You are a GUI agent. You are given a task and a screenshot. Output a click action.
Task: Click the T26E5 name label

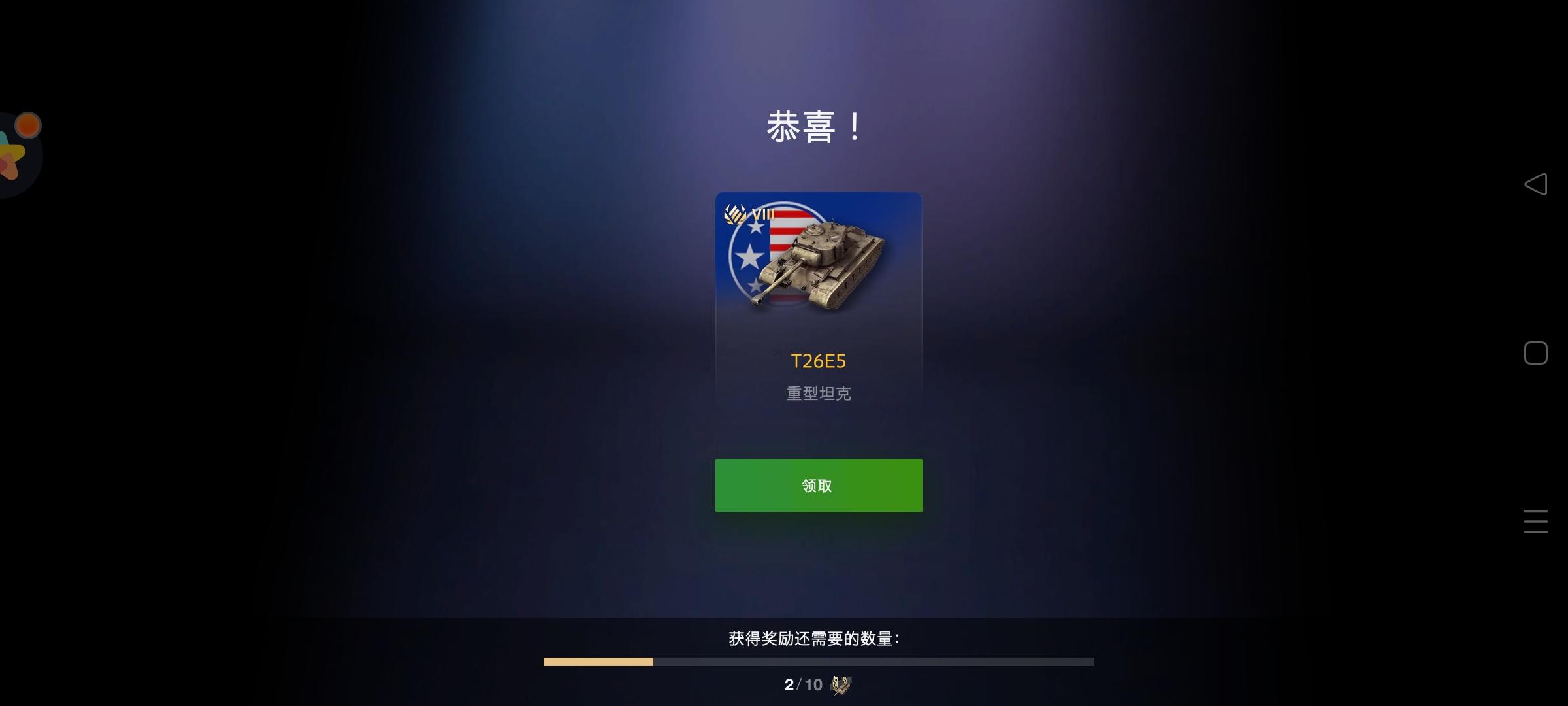coord(819,361)
